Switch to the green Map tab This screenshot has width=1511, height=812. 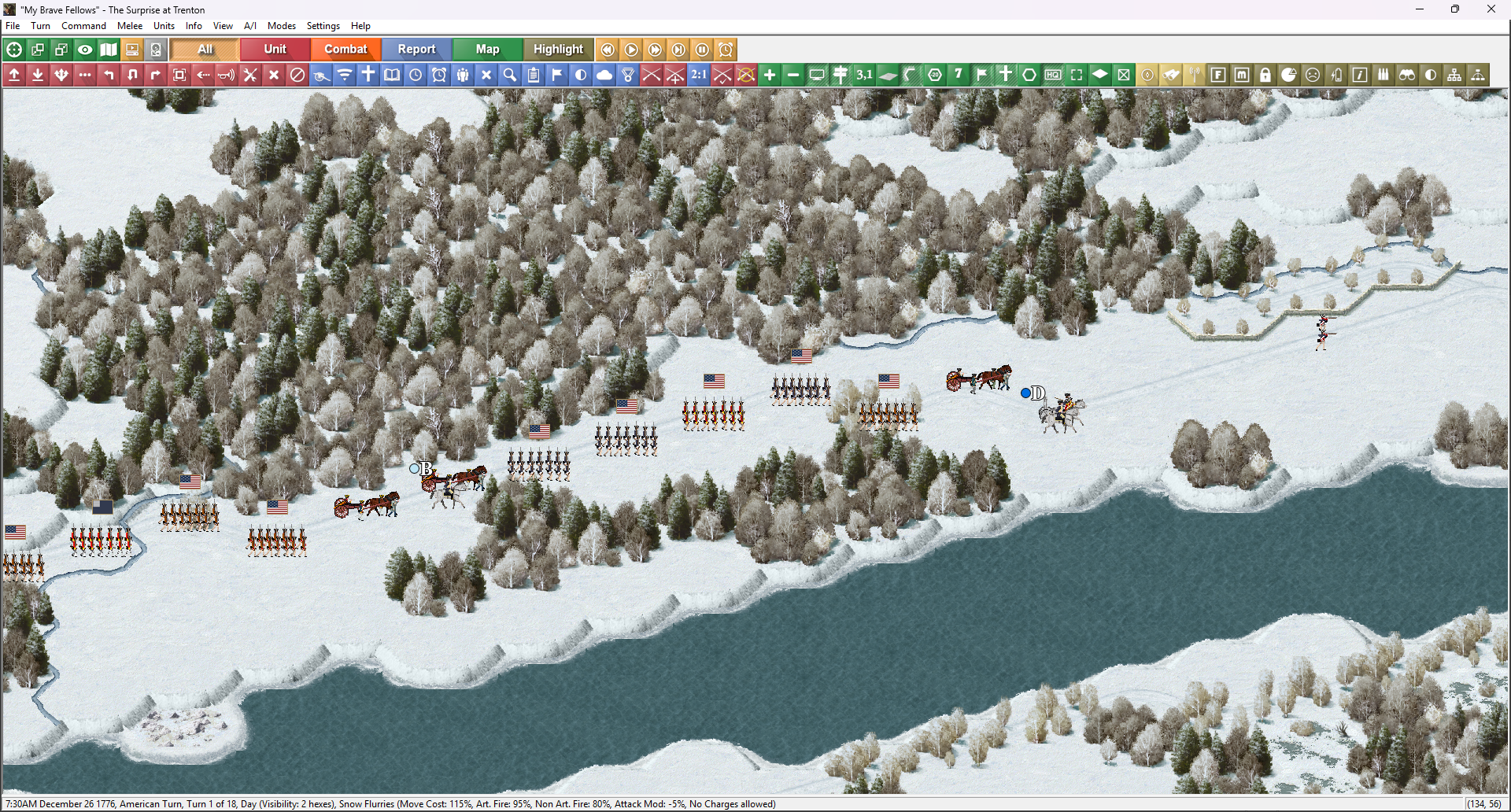point(487,49)
